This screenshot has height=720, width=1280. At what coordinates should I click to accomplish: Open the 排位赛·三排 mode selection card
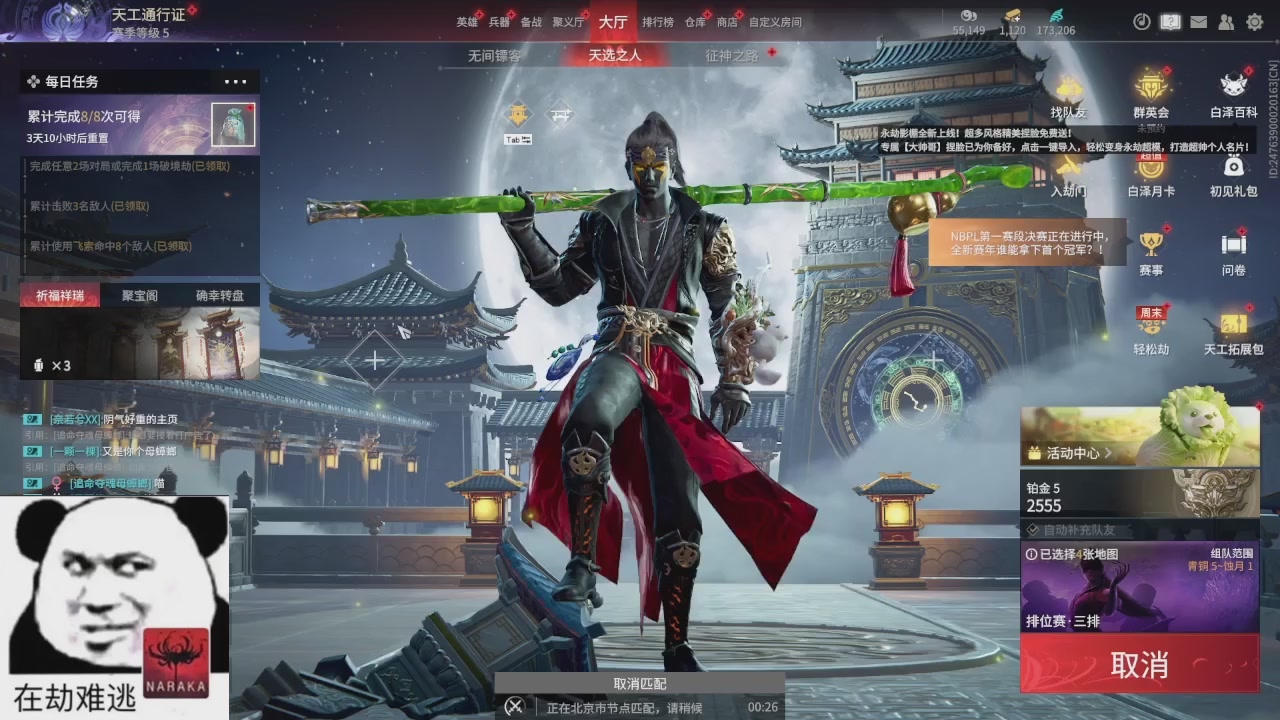[x=1139, y=589]
